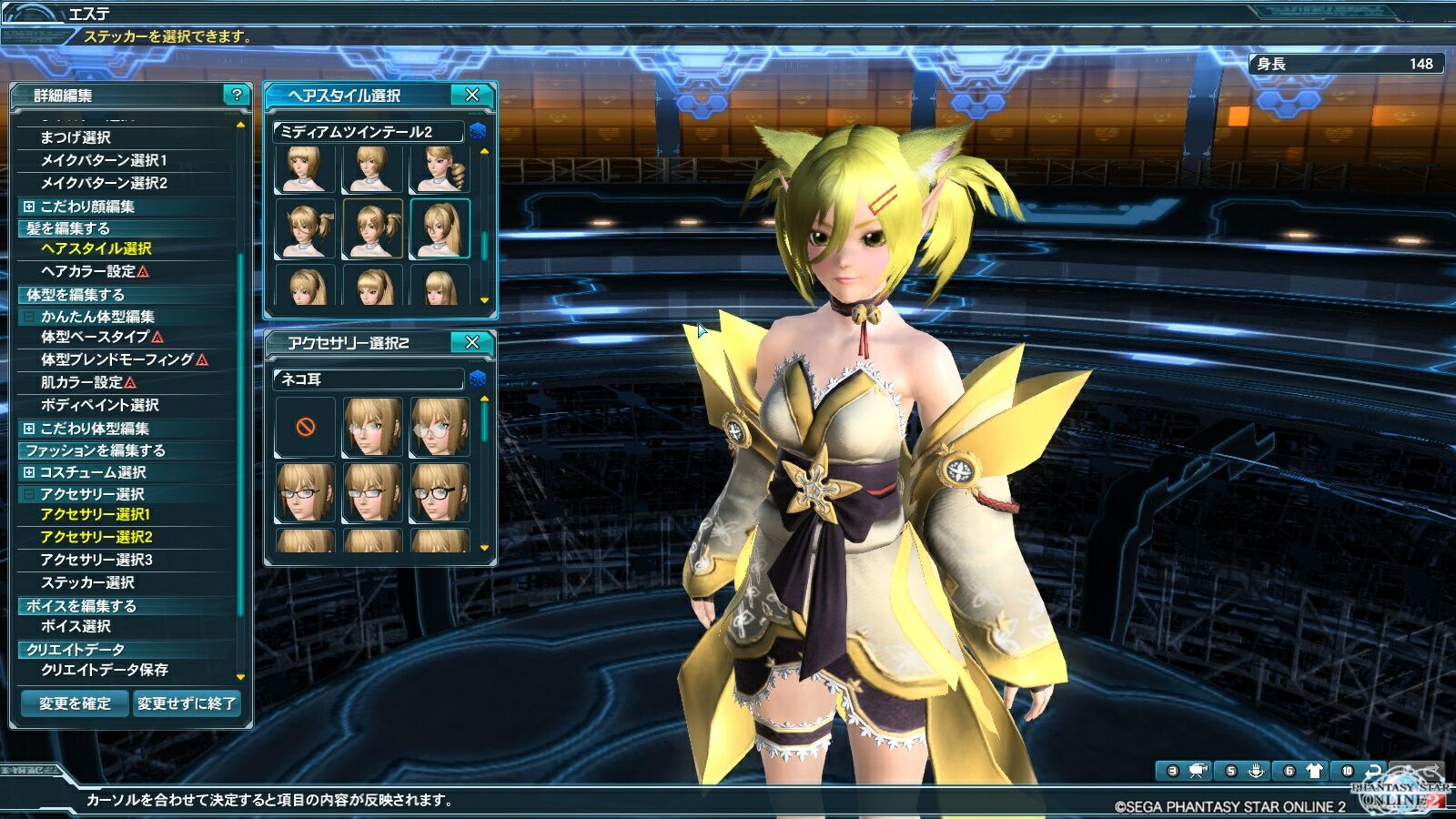Image resolution: width=1456 pixels, height=819 pixels.
Task: Expand the こだわり顔編集 section
Action: pyautogui.click(x=29, y=207)
